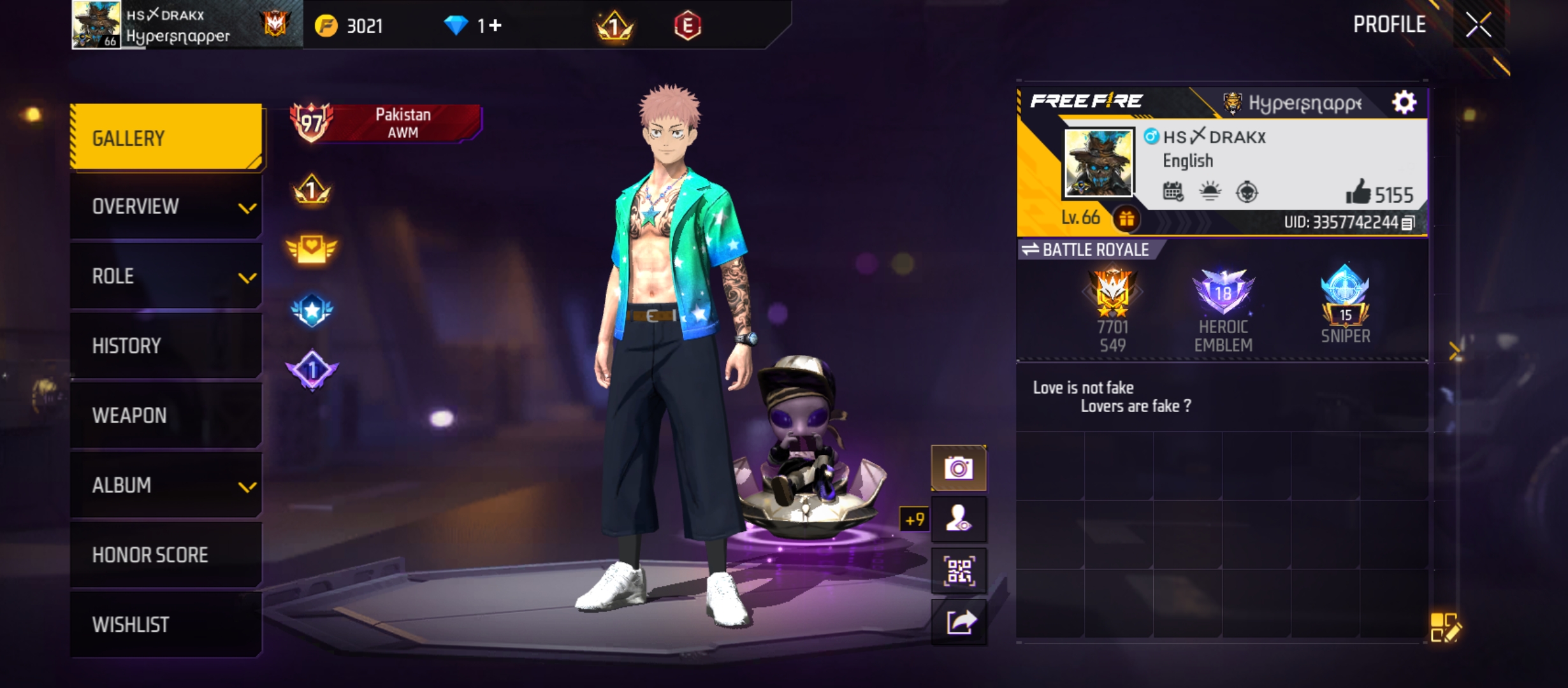Viewport: 1568px width, 688px height.
Task: Open the QR code scanner icon
Action: tap(960, 570)
